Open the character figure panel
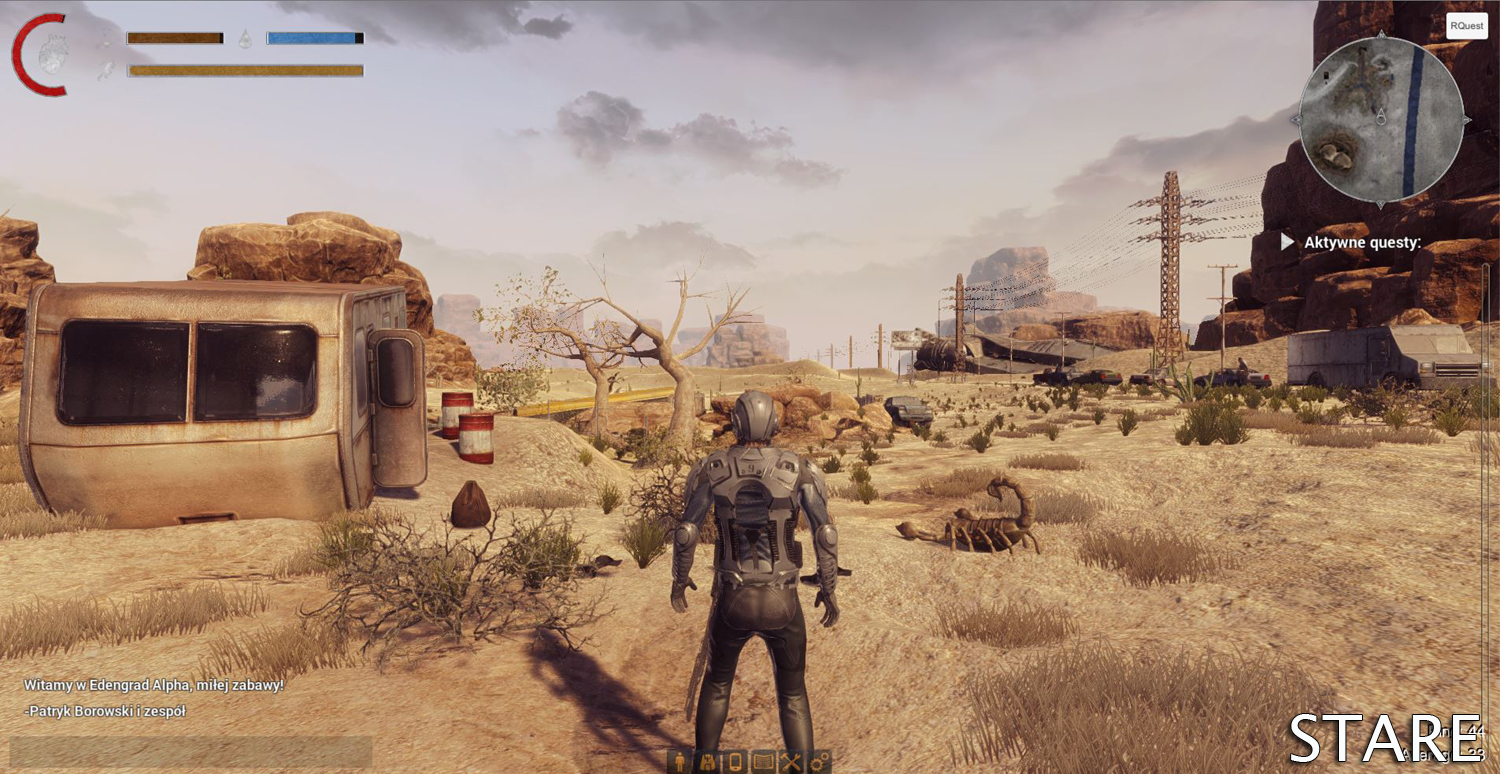 coord(681,761)
